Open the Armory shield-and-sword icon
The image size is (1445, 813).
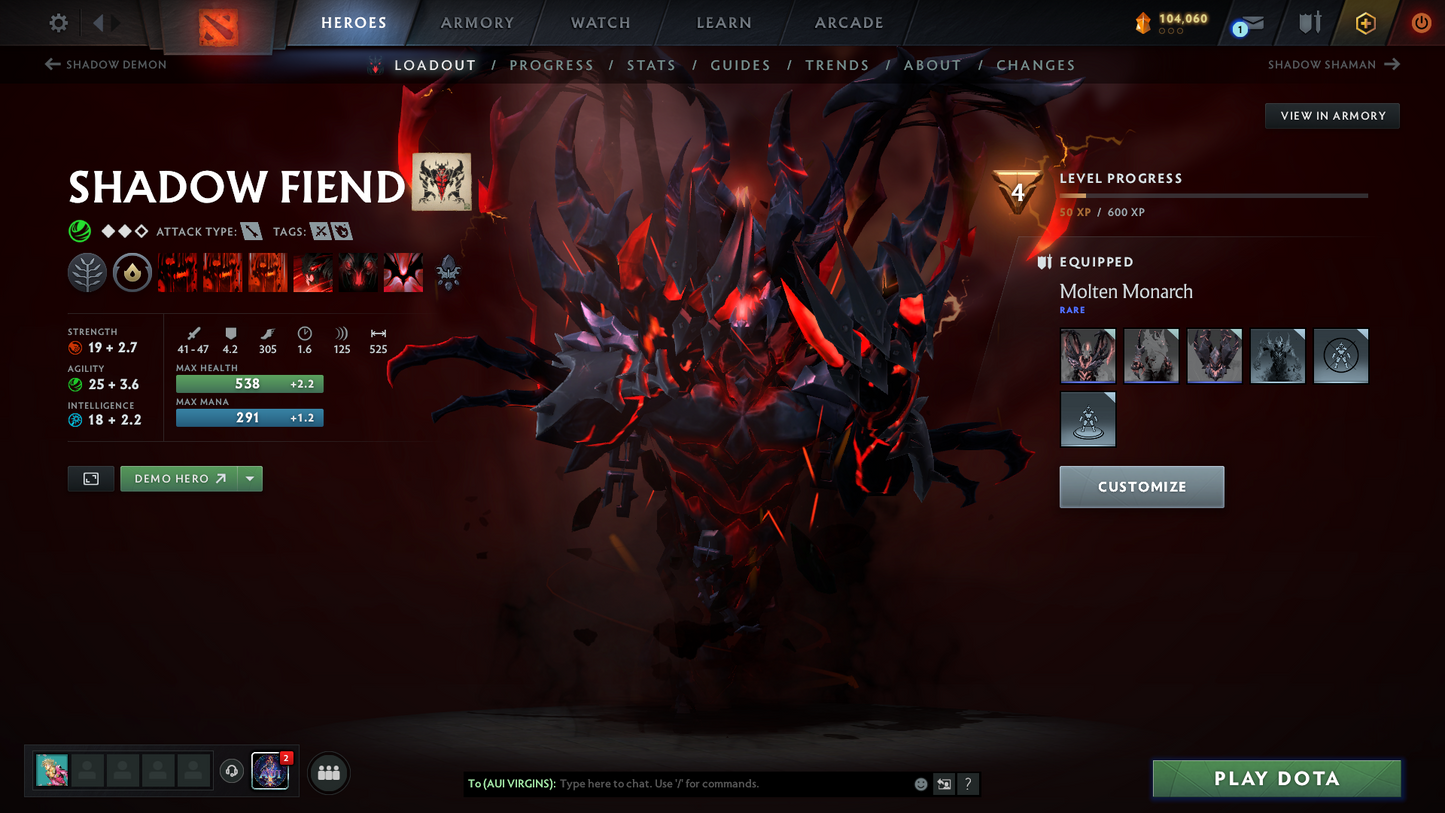[1310, 22]
